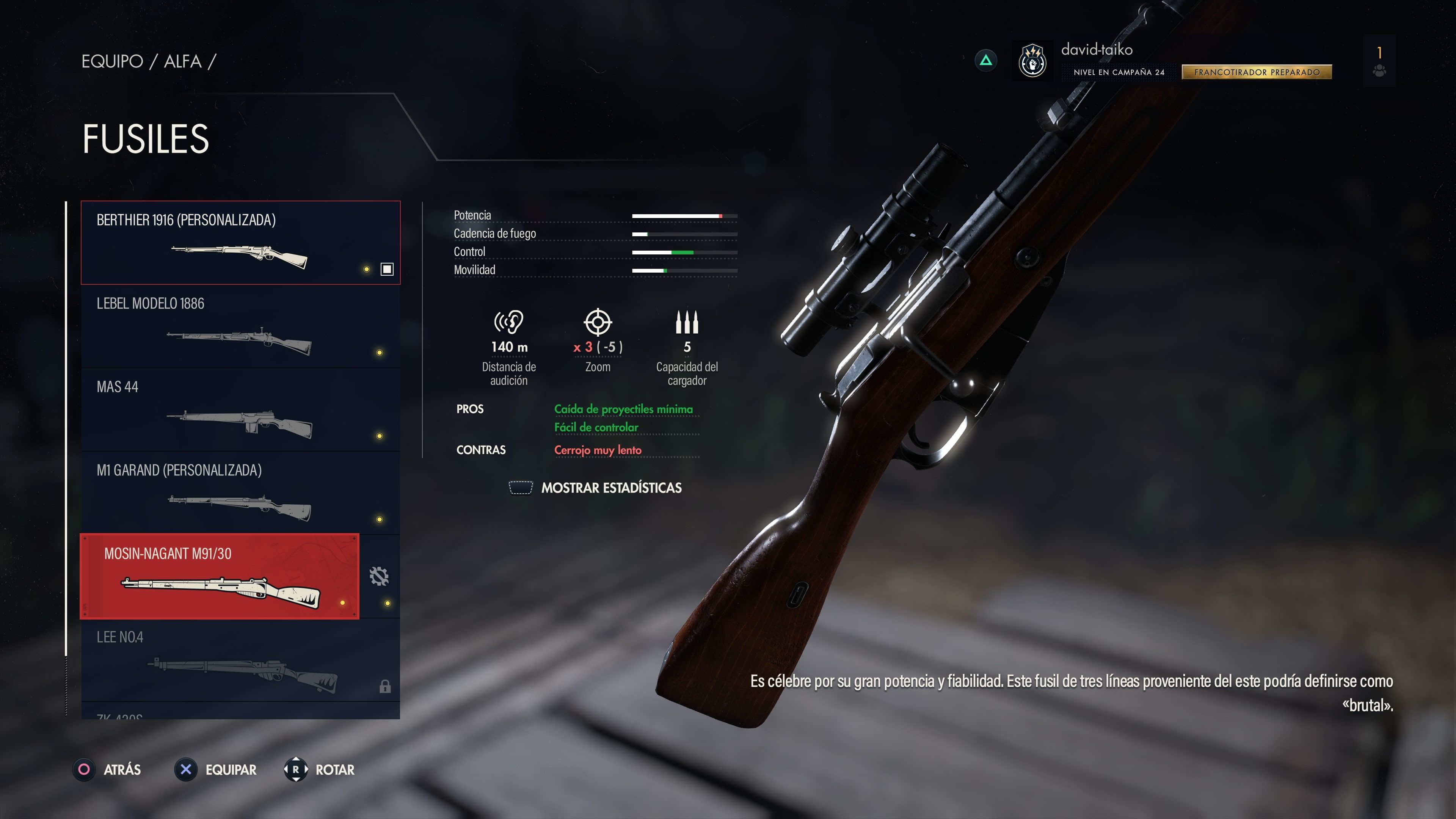Click the player emblem portrait icon
The image size is (1456, 819).
click(1032, 60)
